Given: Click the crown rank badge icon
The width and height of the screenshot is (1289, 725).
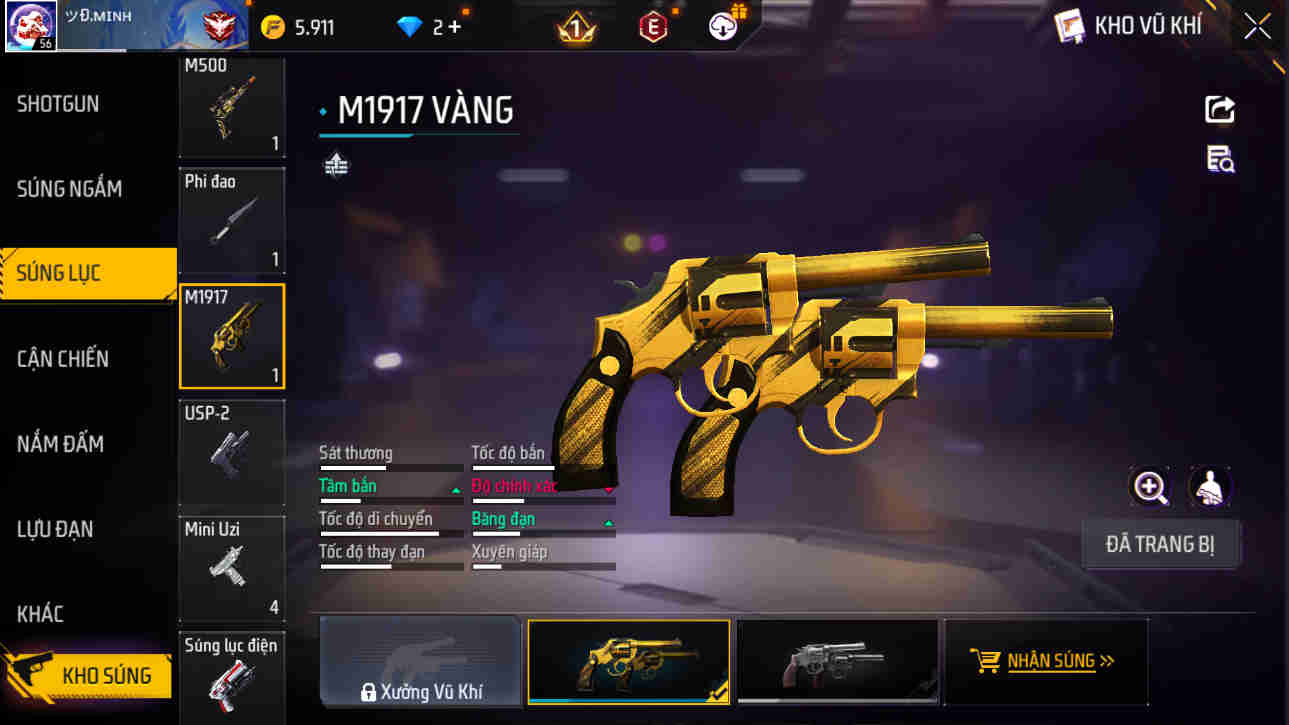Looking at the screenshot, I should click(575, 25).
